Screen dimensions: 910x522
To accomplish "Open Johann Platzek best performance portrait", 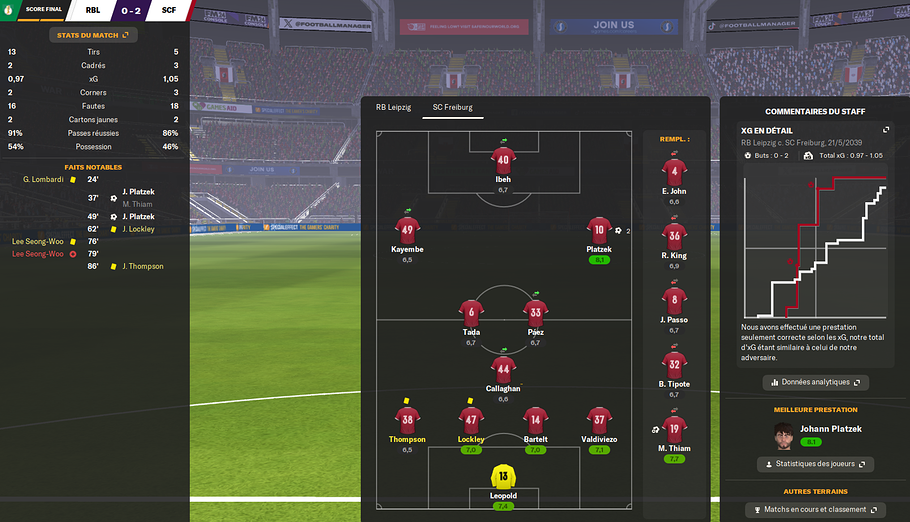I will coord(786,435).
